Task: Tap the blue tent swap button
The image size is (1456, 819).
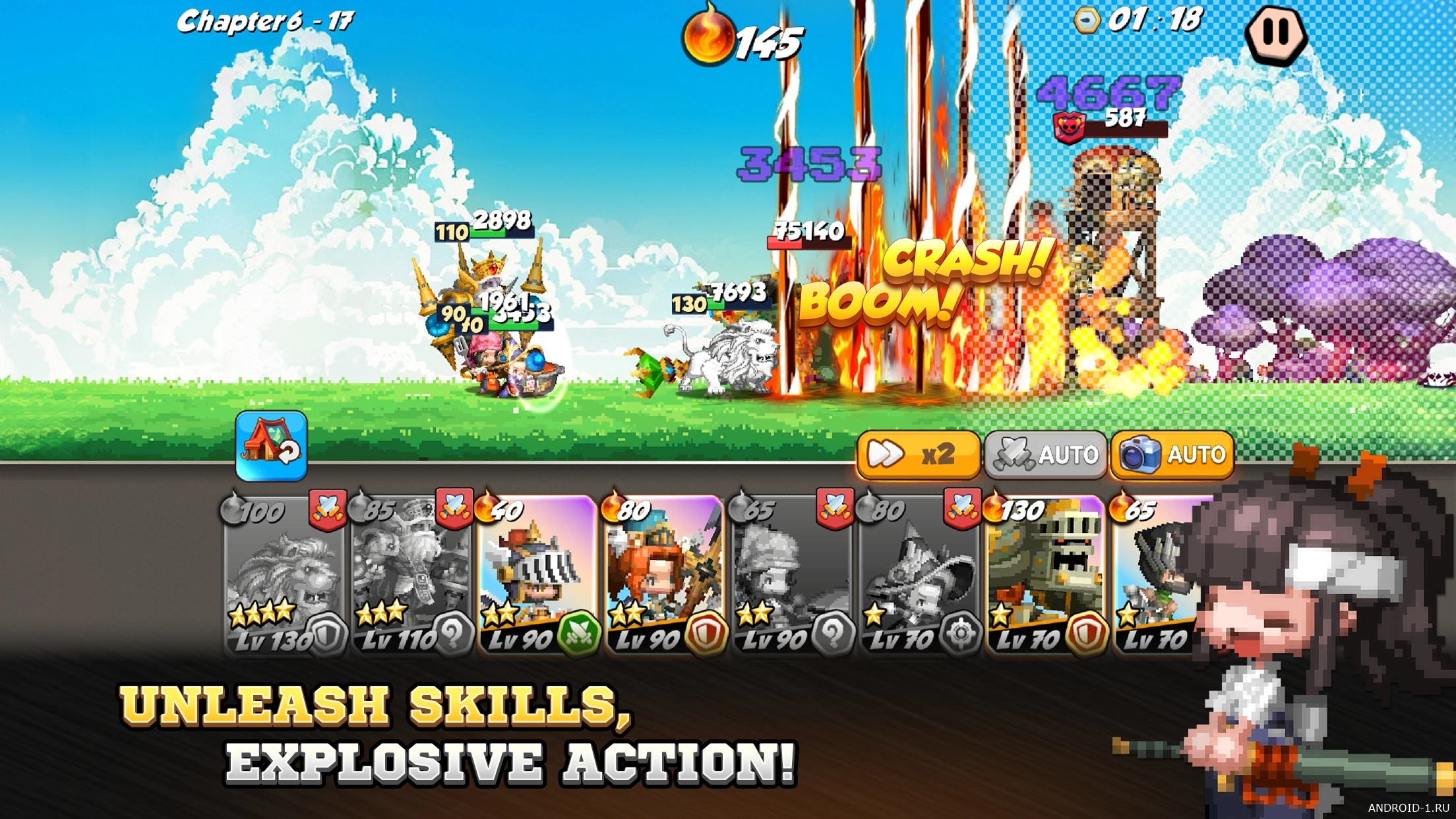Action: (271, 446)
